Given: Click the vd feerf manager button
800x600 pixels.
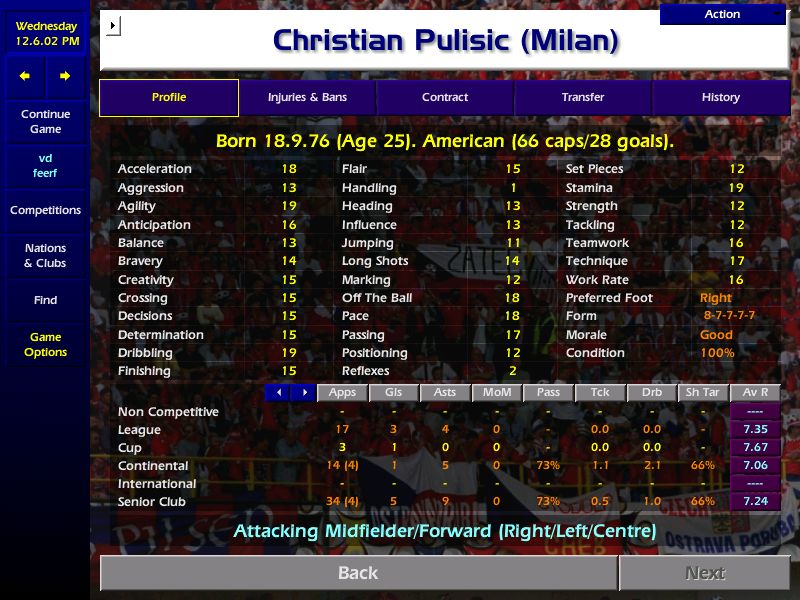Looking at the screenshot, I should click(x=45, y=165).
